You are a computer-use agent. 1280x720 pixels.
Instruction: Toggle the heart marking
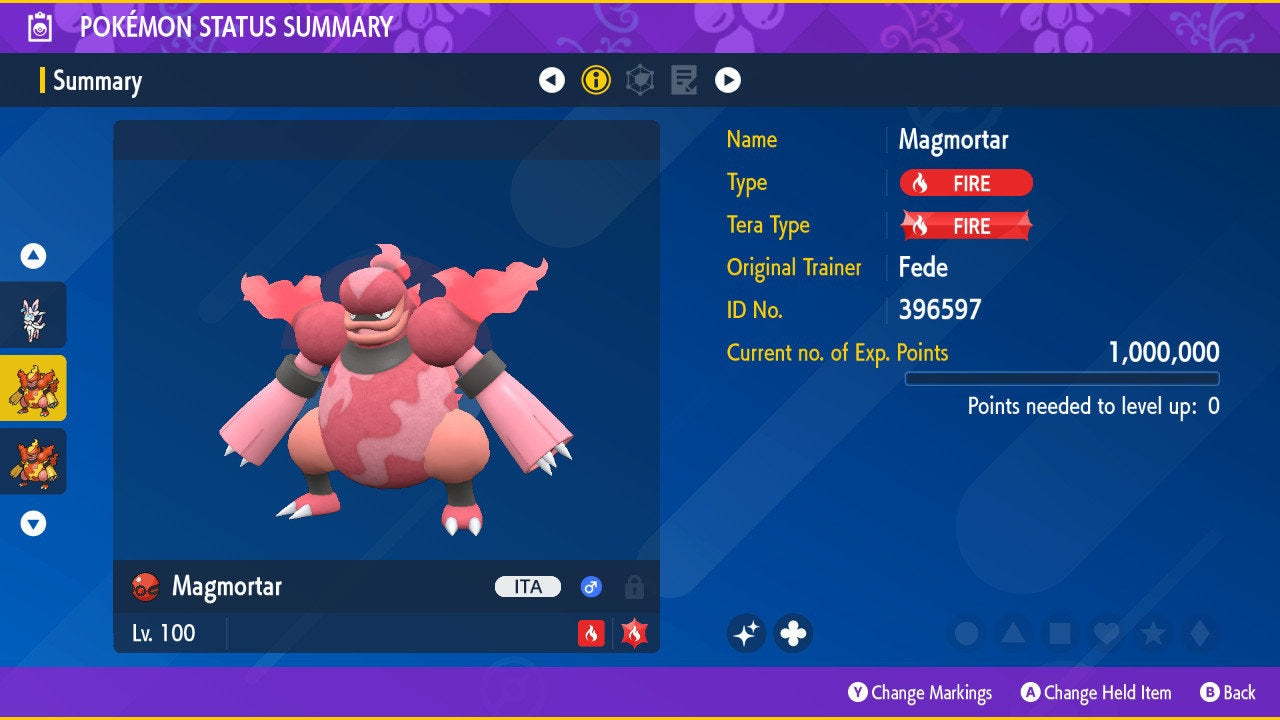coord(1106,633)
